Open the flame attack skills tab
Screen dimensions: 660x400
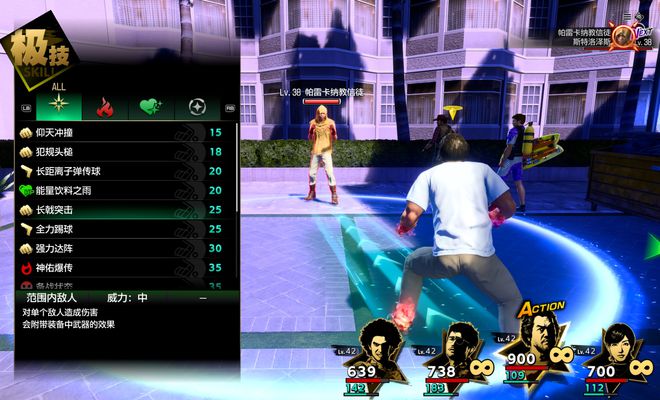(103, 108)
